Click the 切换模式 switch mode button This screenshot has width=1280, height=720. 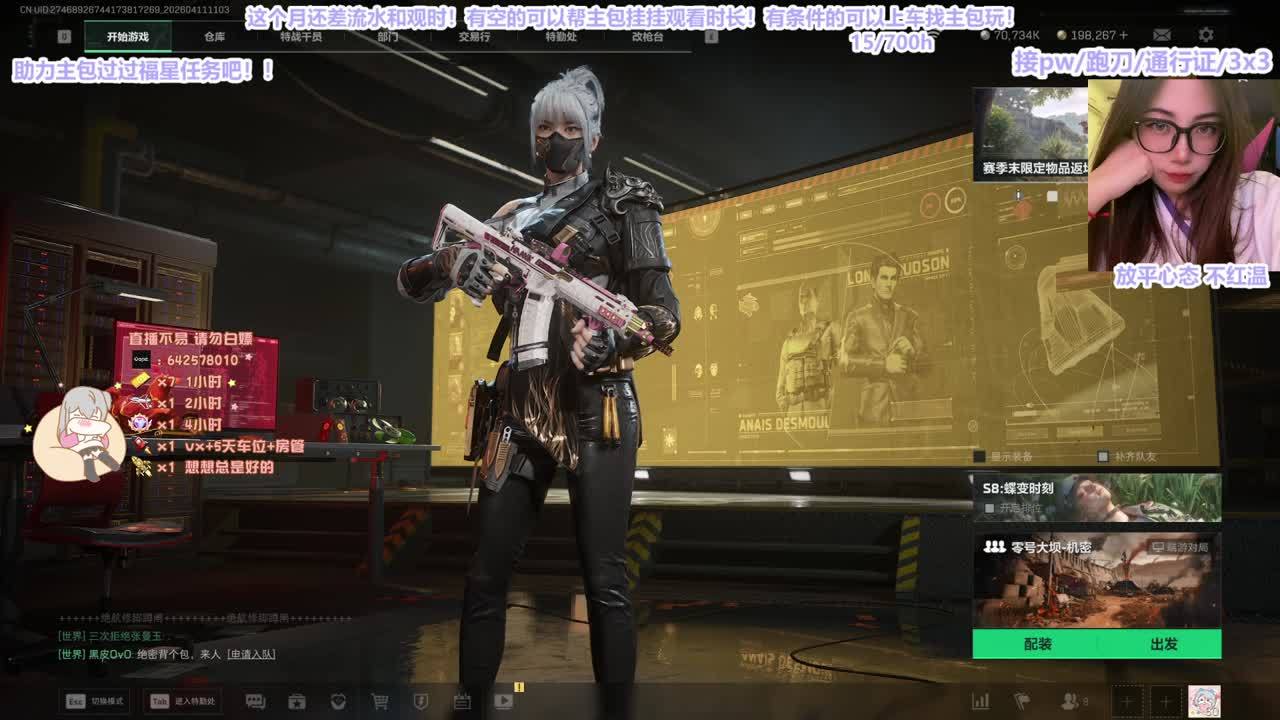pos(94,701)
